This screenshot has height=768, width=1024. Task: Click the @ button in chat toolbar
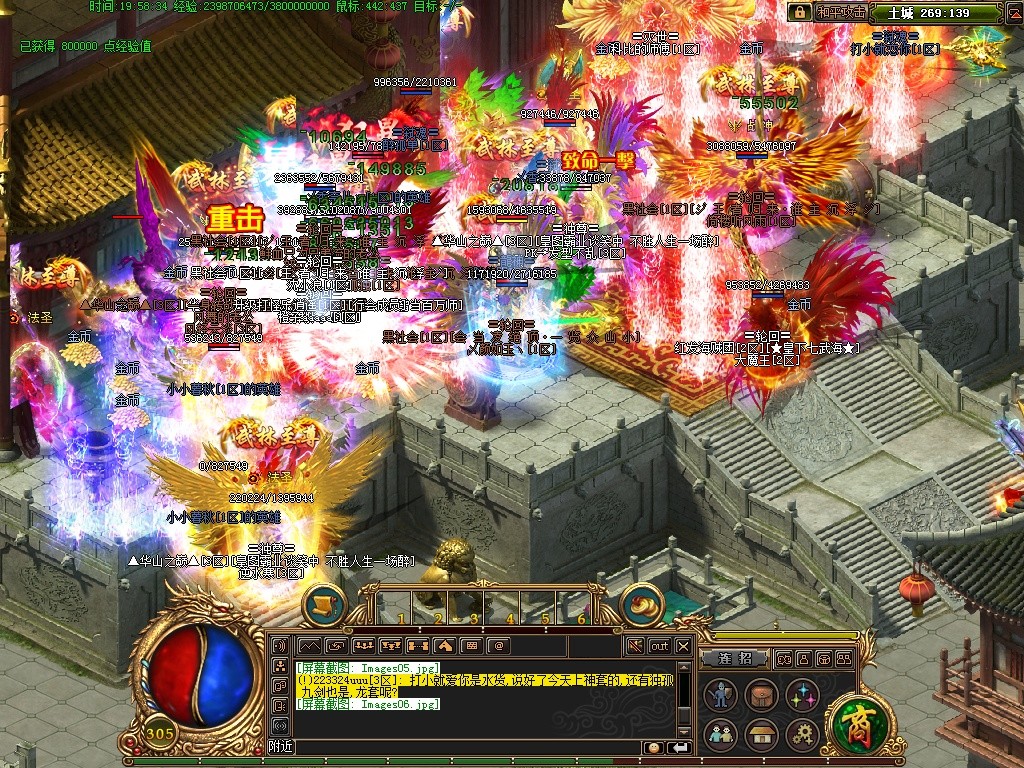[x=497, y=646]
